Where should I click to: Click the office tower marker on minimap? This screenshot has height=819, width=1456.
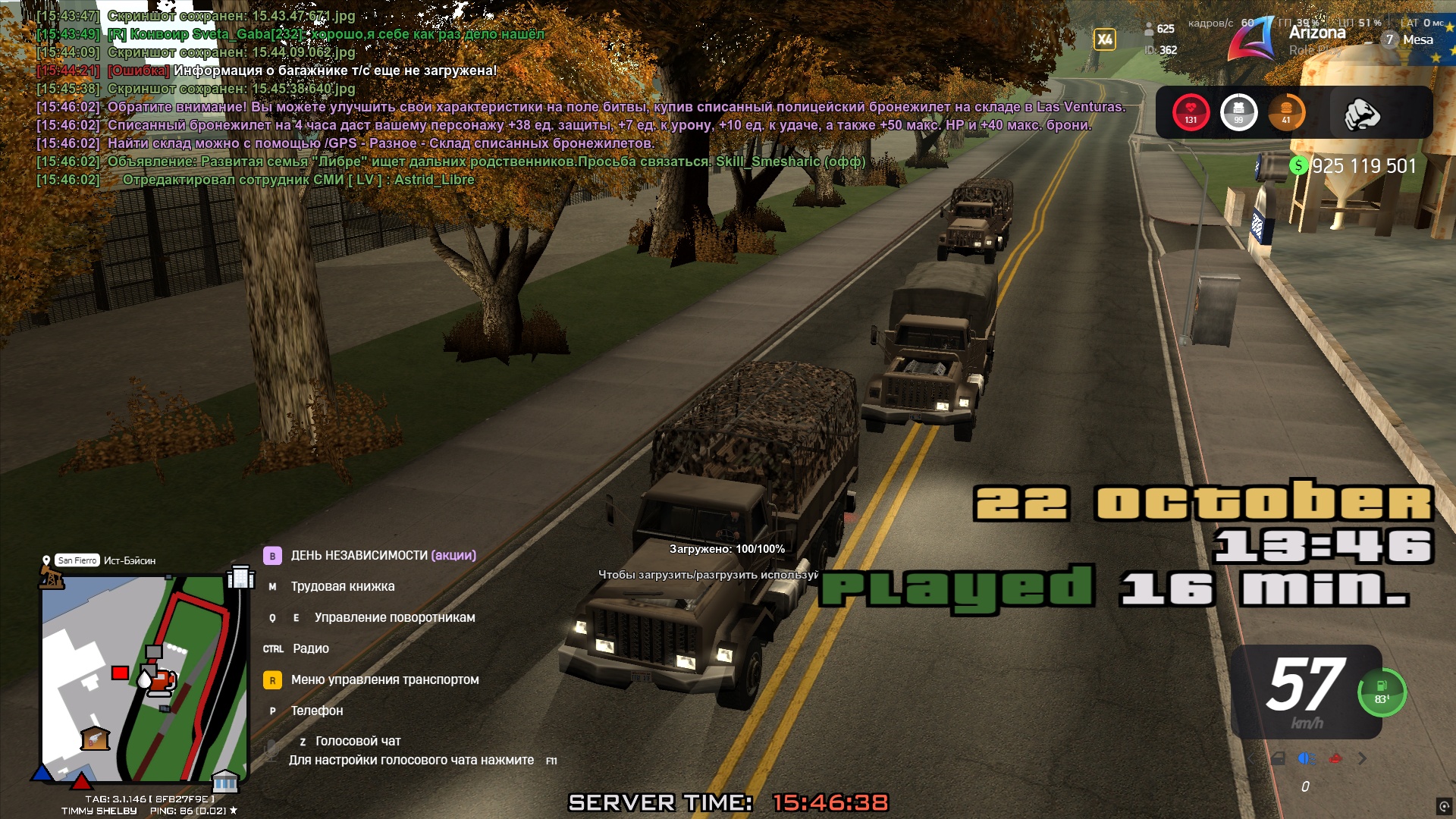(240, 577)
